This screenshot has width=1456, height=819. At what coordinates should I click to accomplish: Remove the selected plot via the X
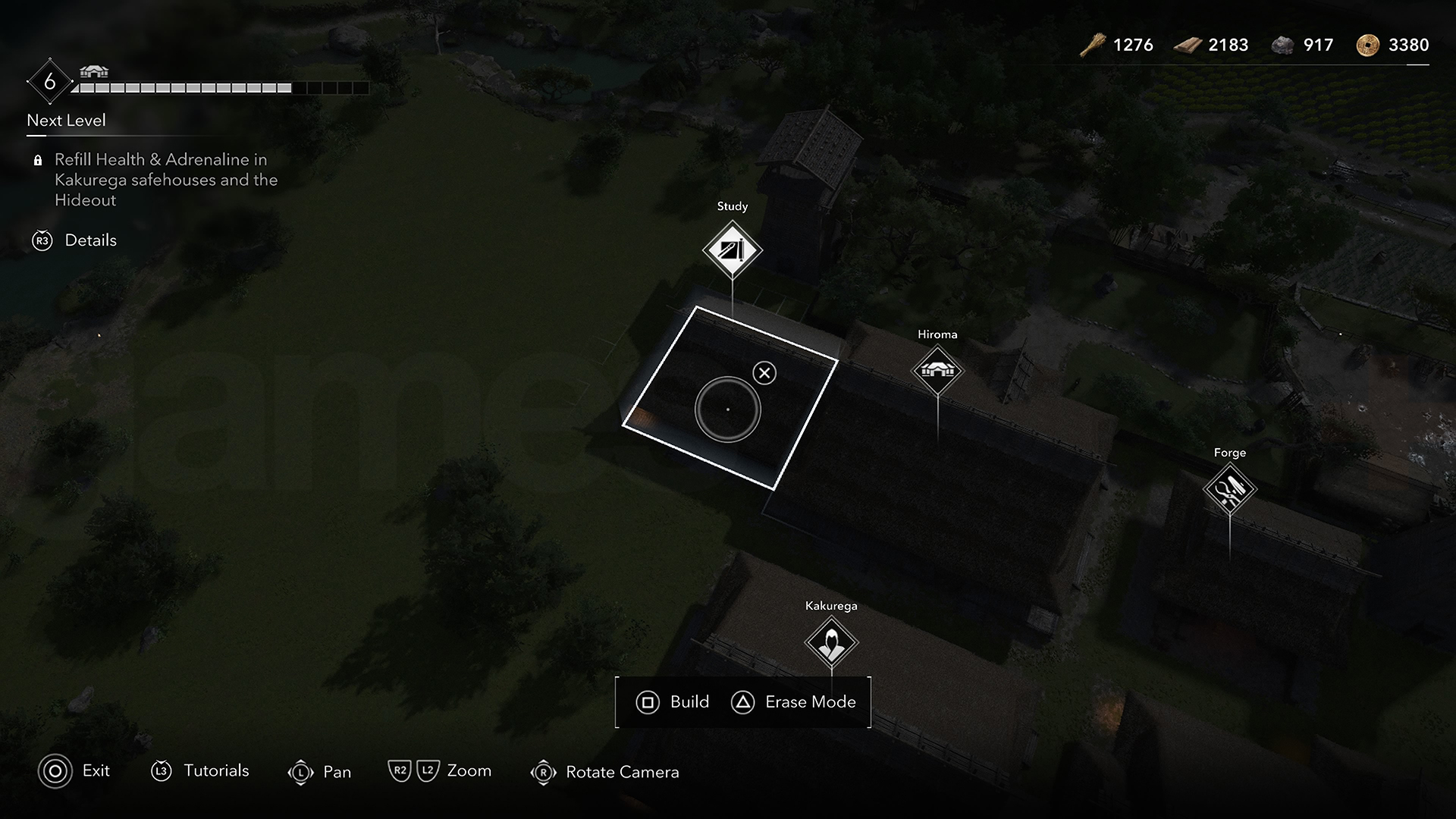764,372
